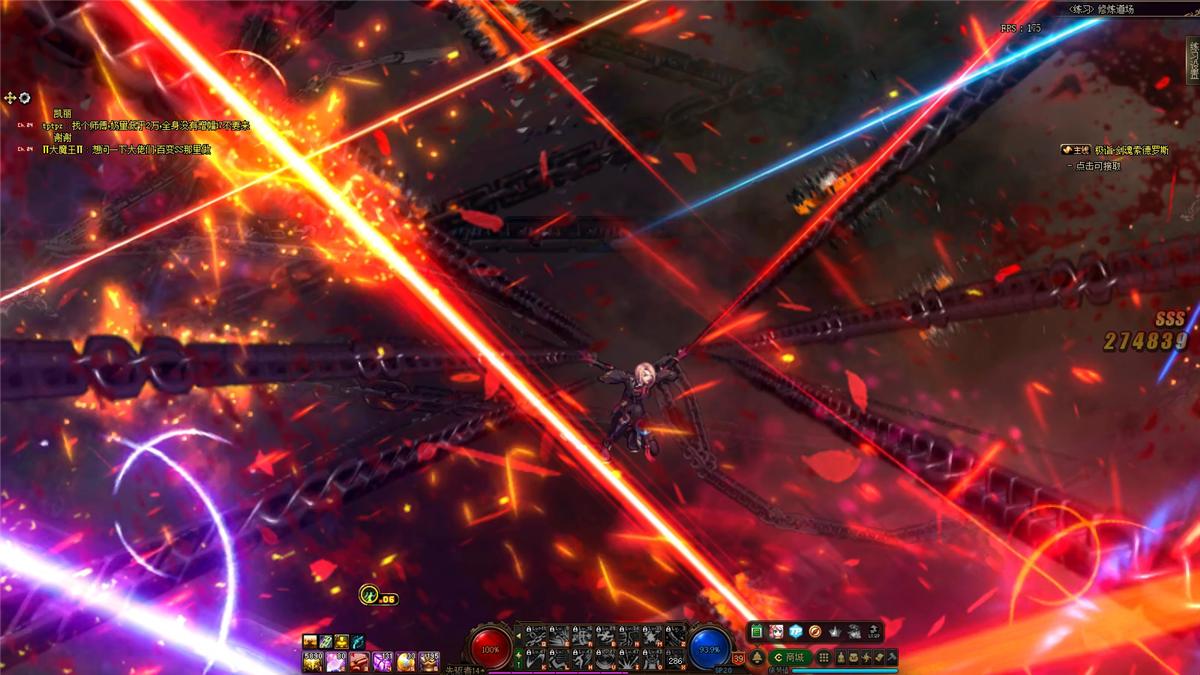Open the nine-dot grid menu
Viewport: 1200px width, 675px height.
point(824,657)
